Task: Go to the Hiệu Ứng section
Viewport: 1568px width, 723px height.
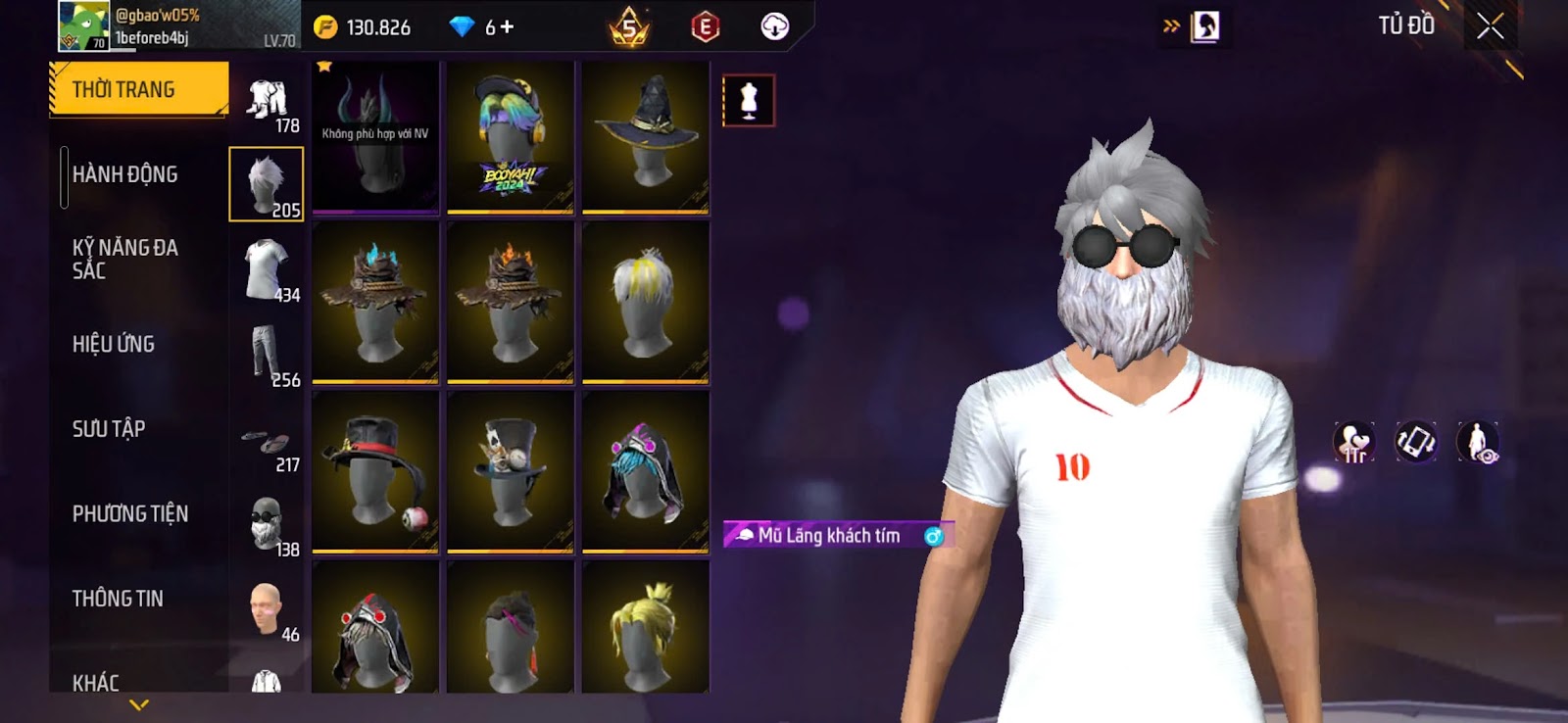Action: coord(114,344)
